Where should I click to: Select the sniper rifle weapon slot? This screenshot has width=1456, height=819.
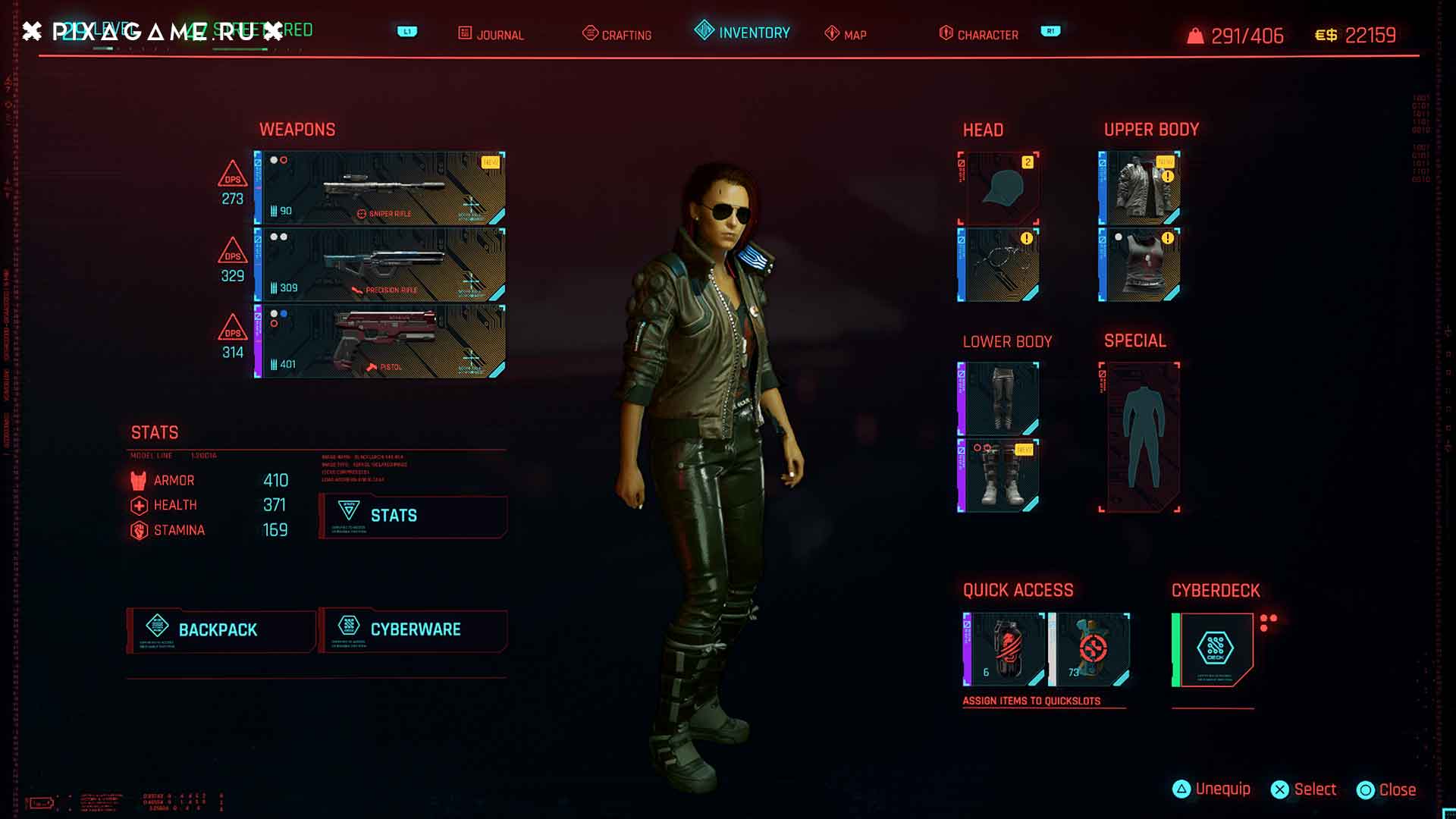tap(380, 188)
